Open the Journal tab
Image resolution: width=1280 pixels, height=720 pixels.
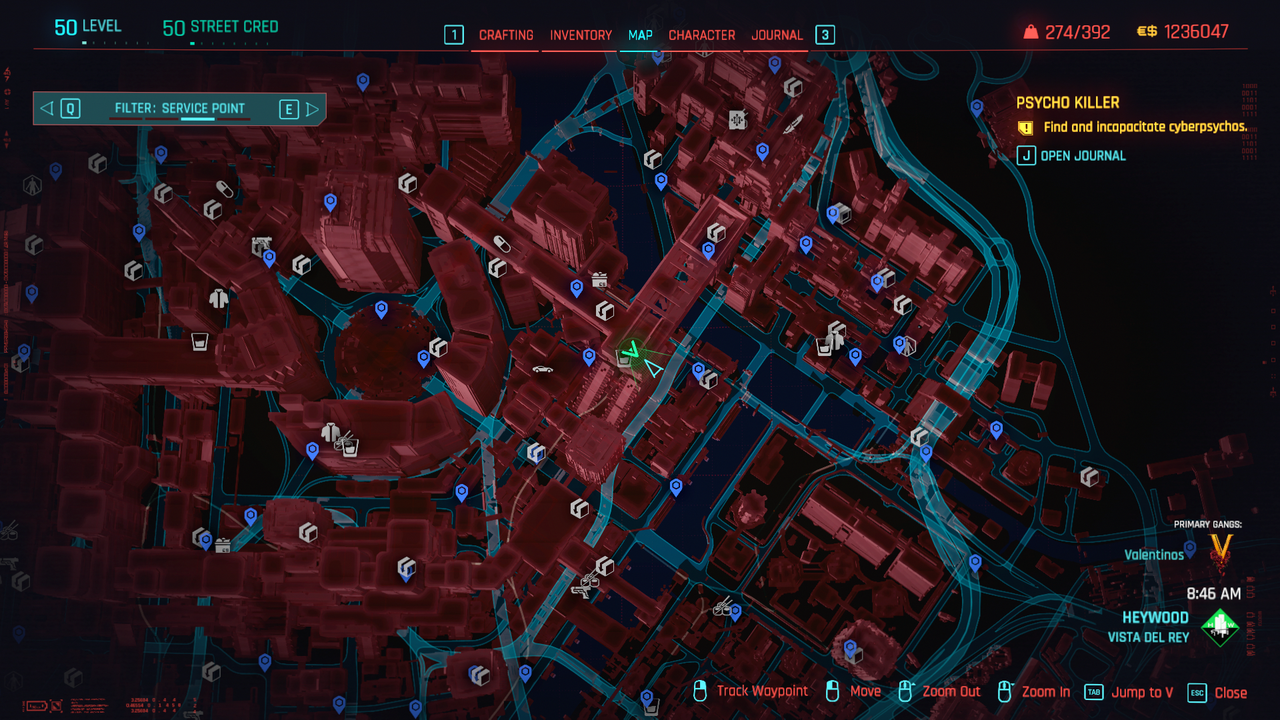coord(777,35)
